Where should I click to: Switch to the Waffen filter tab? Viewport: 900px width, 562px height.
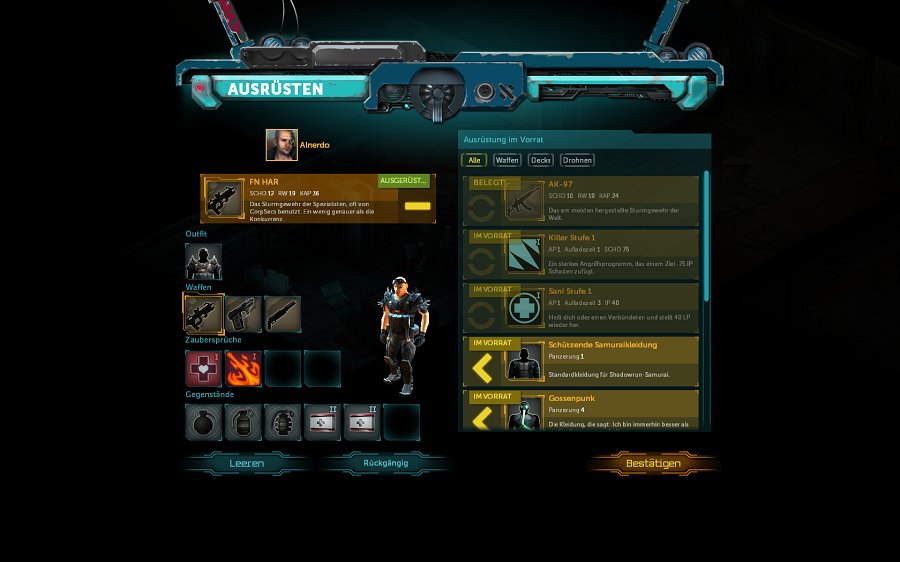coord(507,160)
